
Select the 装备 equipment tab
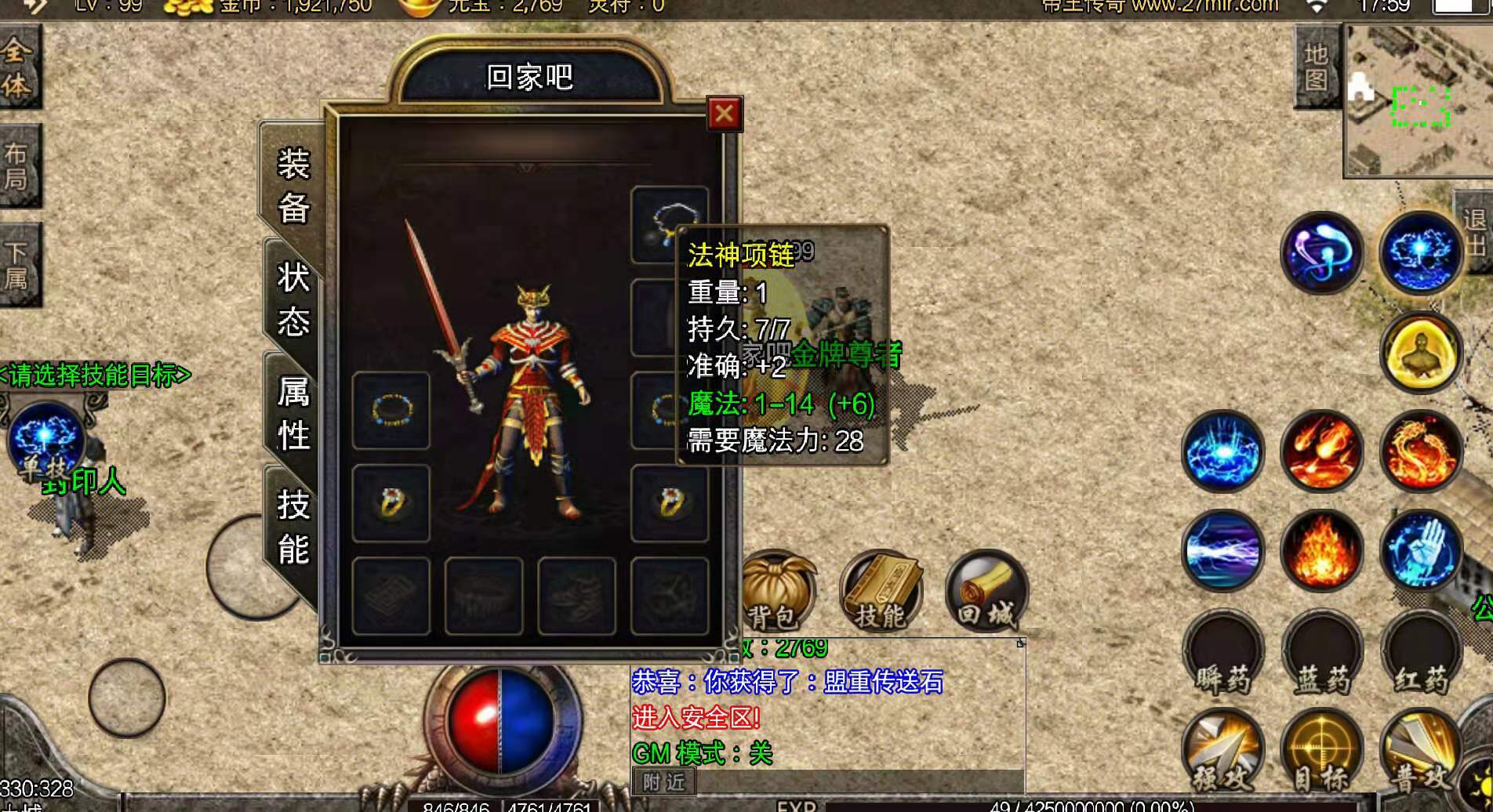[293, 186]
